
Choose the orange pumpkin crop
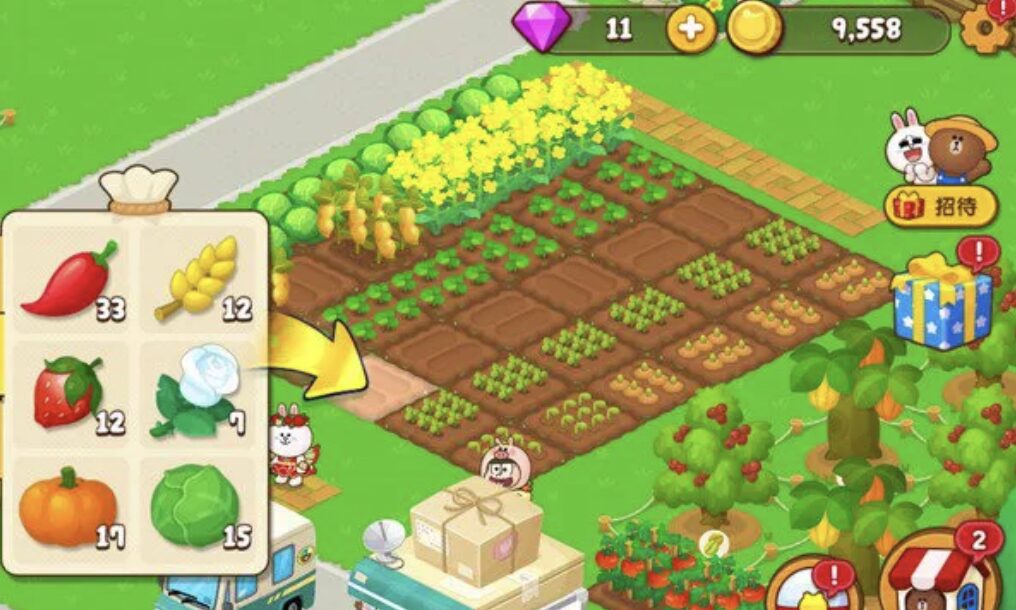point(70,507)
